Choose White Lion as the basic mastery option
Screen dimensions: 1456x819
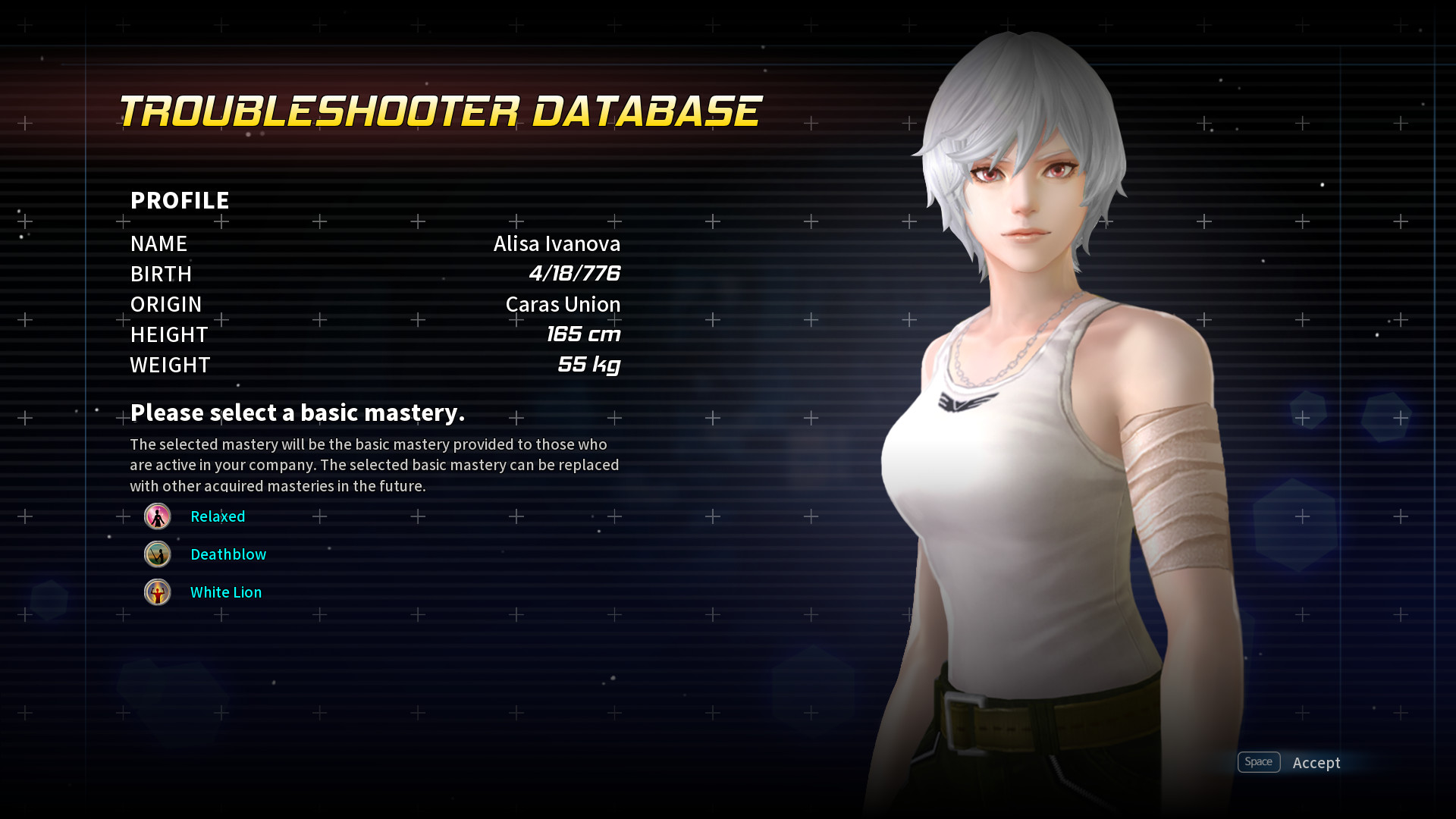pos(225,592)
